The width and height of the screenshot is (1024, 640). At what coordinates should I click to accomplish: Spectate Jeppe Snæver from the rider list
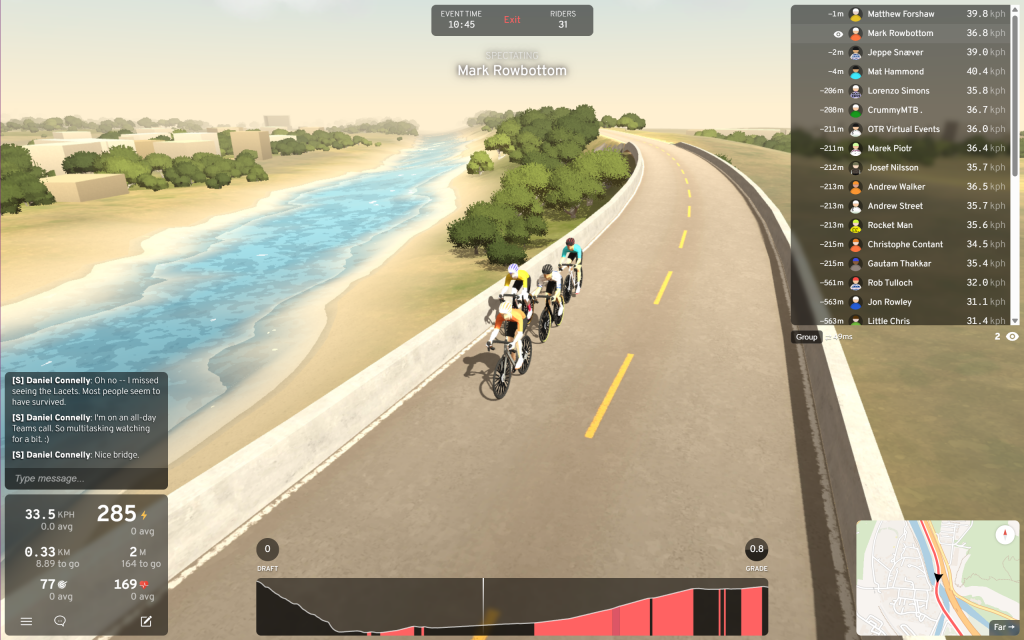[x=900, y=52]
